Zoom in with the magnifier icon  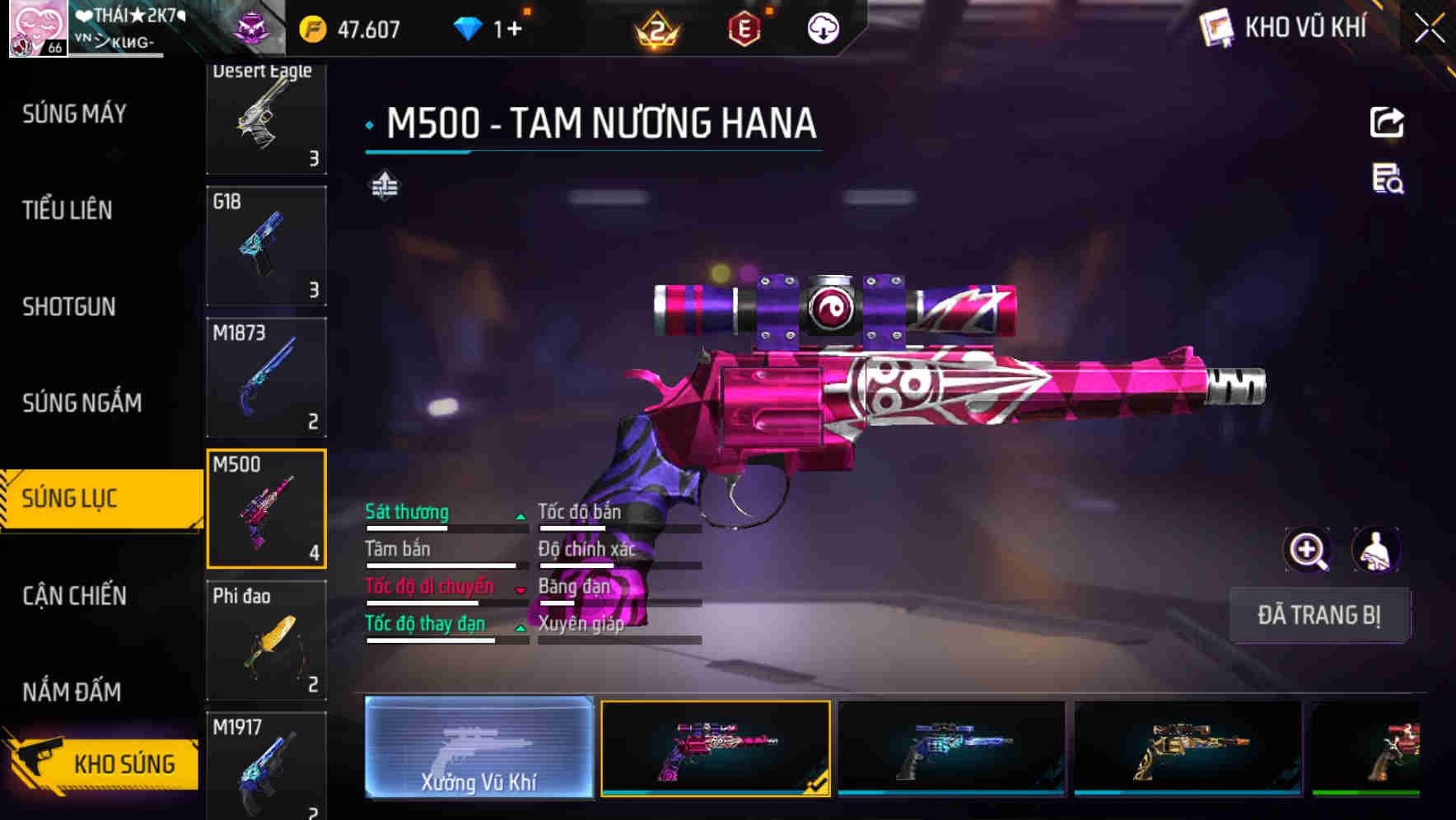tap(1307, 550)
